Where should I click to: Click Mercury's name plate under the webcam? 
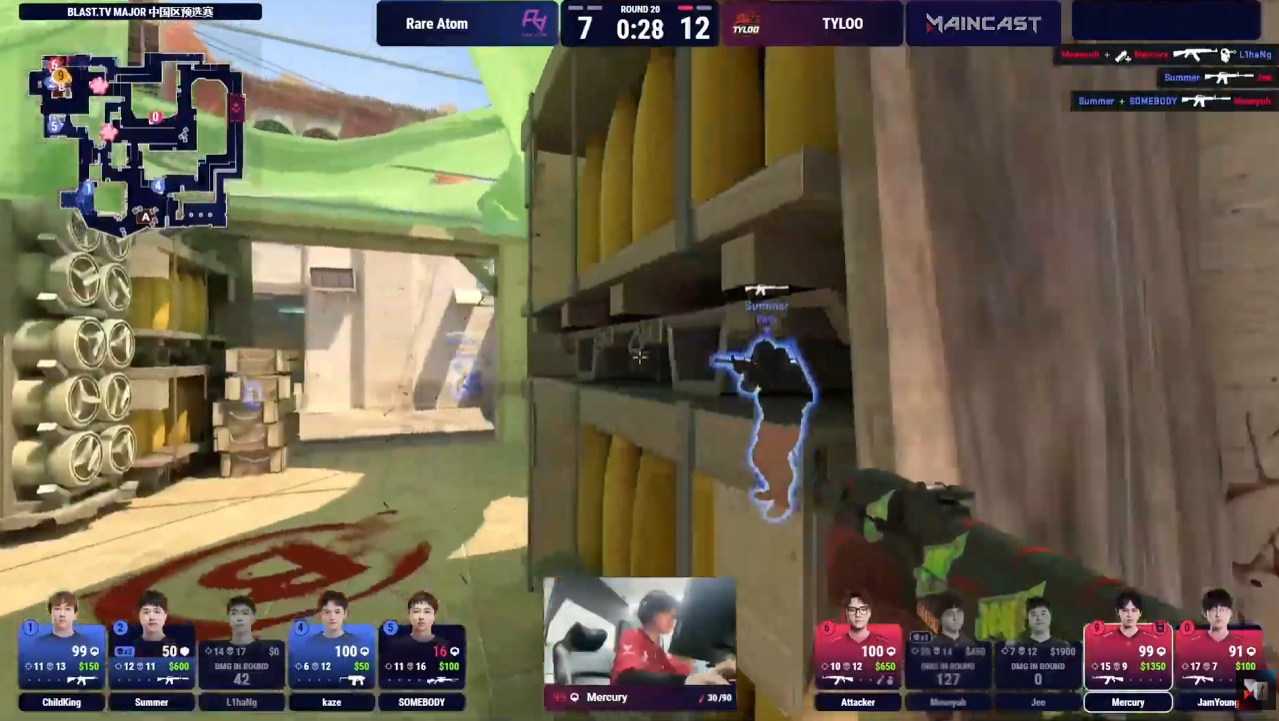[640, 697]
